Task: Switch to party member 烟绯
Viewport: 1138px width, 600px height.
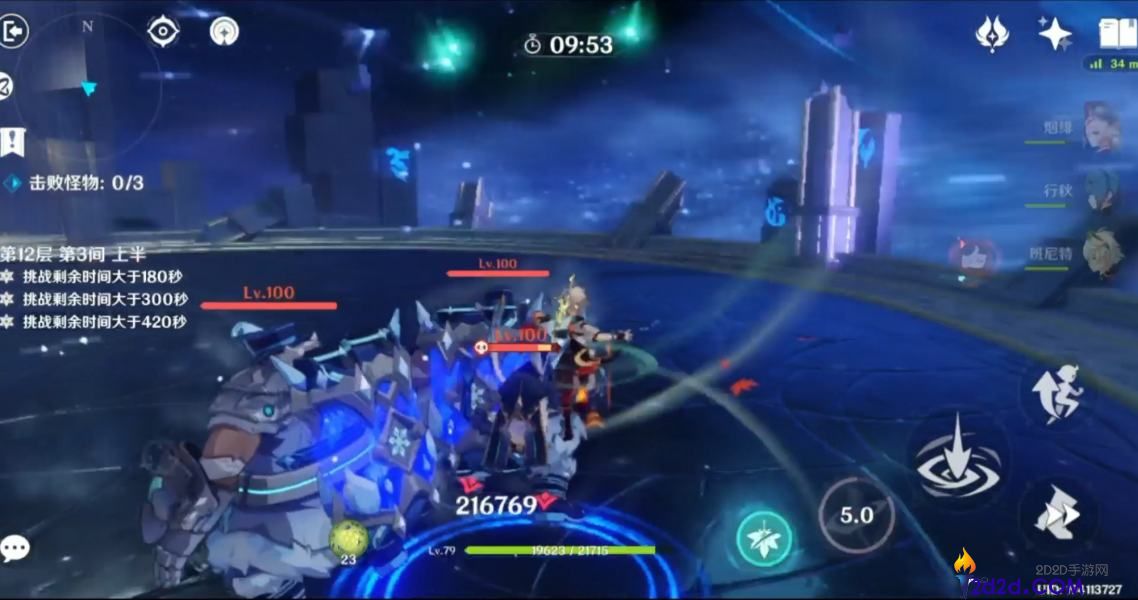Action: coord(1100,127)
